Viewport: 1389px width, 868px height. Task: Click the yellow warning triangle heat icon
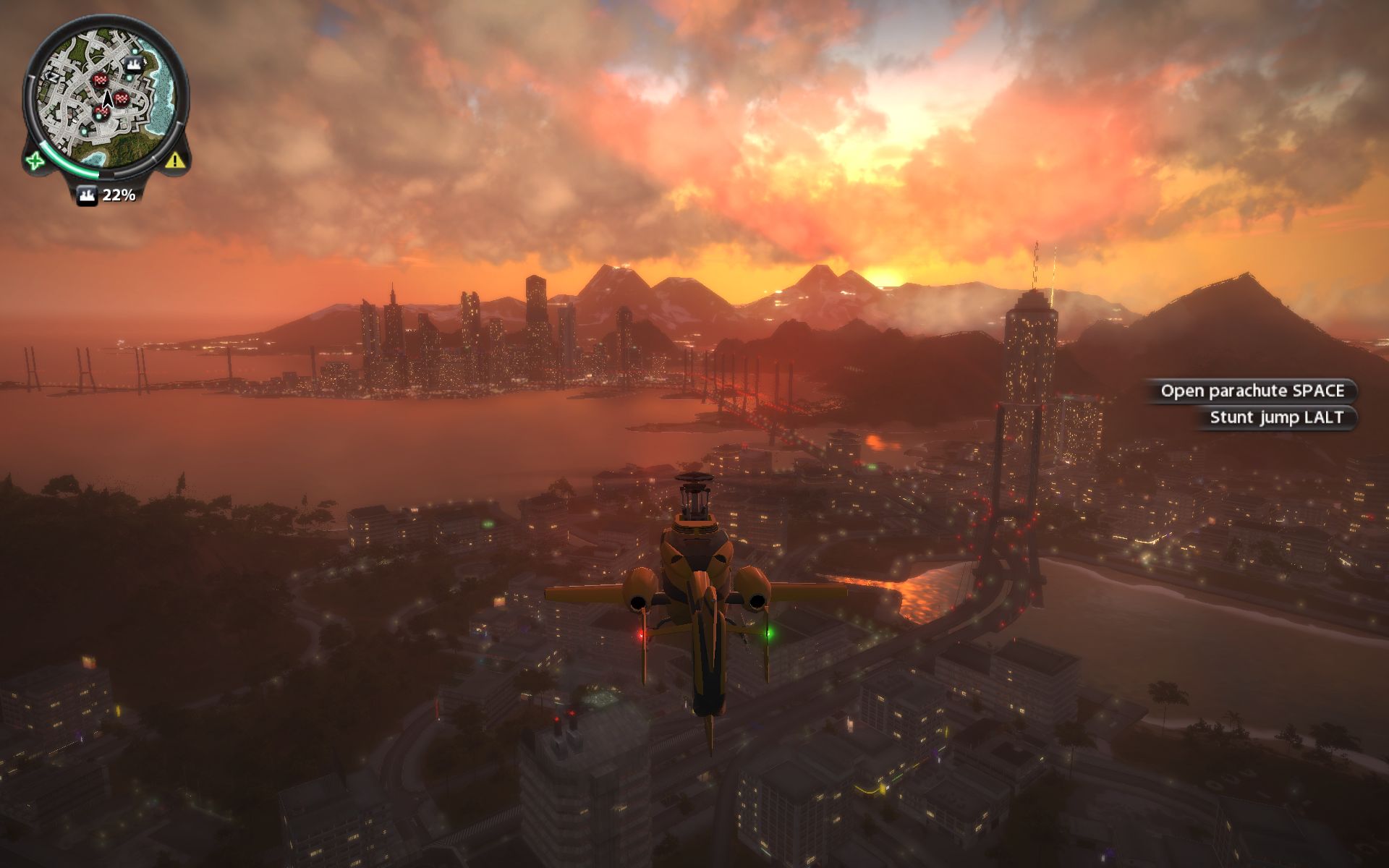click(174, 160)
